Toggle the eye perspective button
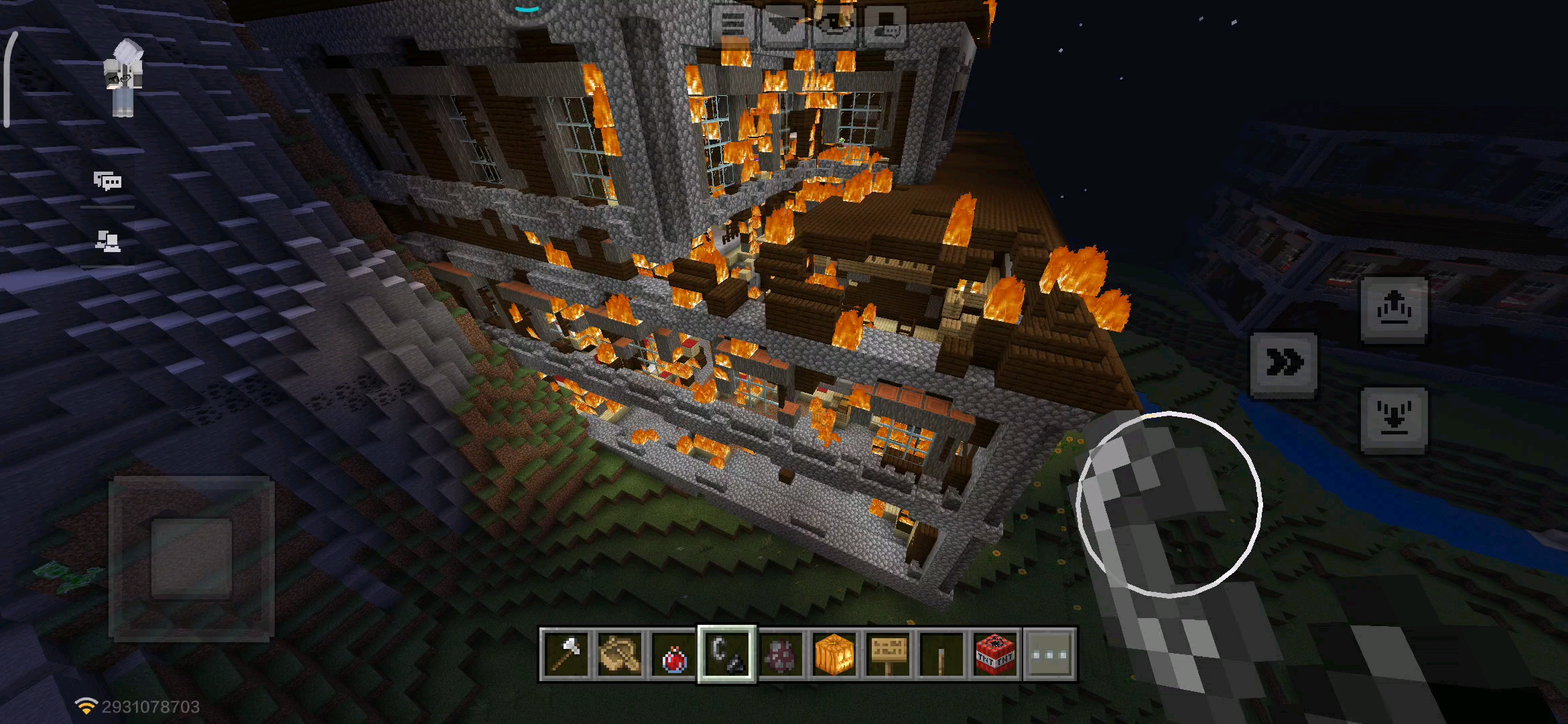Image resolution: width=1568 pixels, height=724 pixels. click(835, 26)
